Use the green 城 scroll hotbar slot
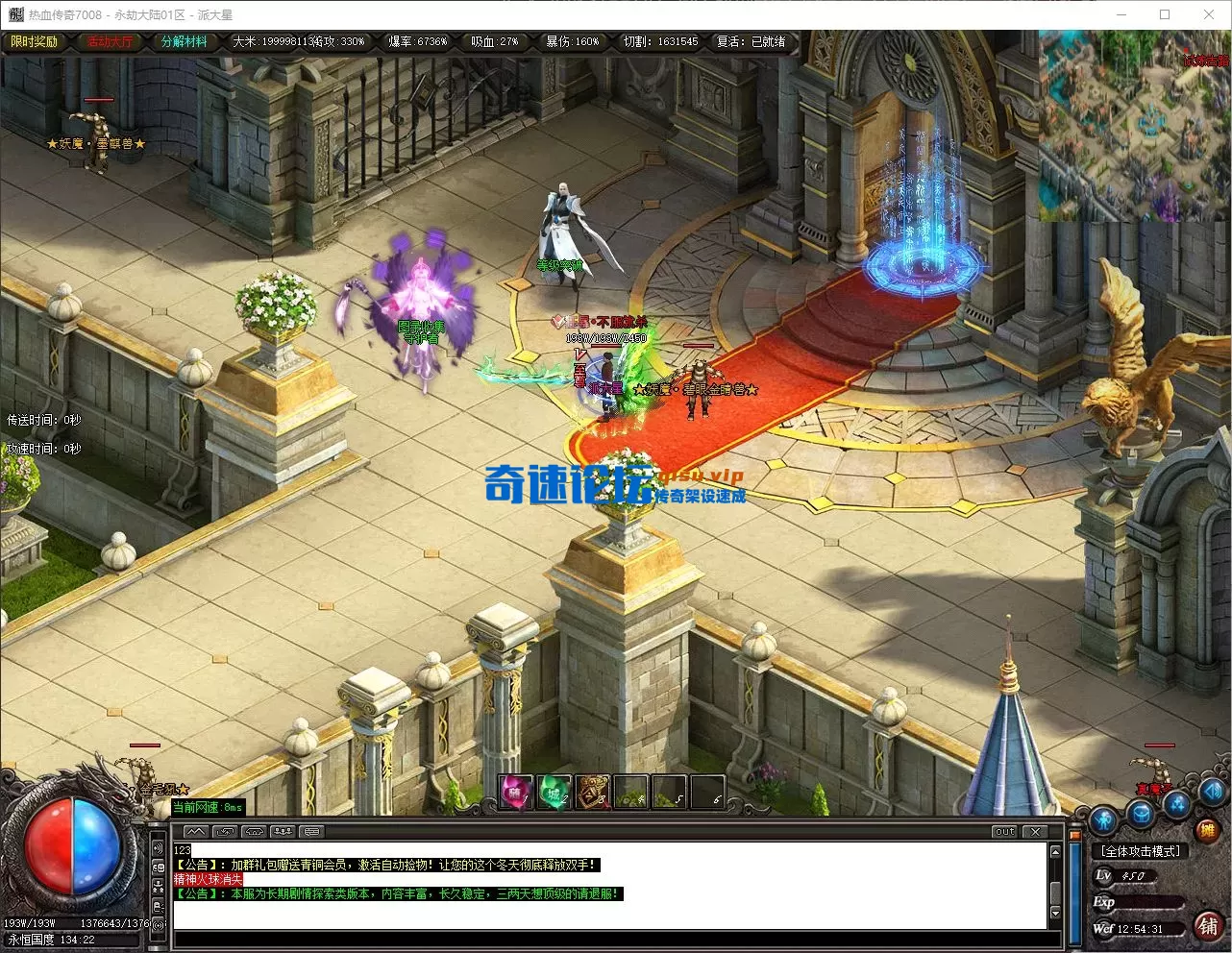The width and height of the screenshot is (1232, 953). point(554,793)
